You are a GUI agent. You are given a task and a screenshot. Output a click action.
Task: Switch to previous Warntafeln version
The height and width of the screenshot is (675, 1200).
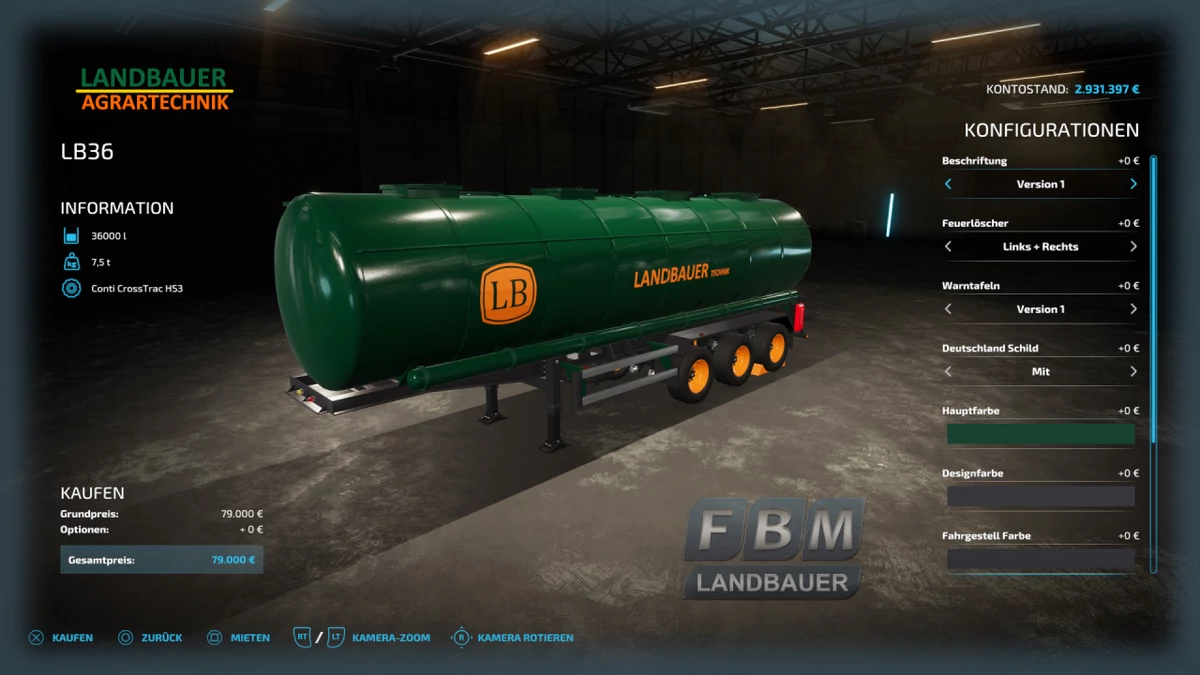pyautogui.click(x=948, y=309)
